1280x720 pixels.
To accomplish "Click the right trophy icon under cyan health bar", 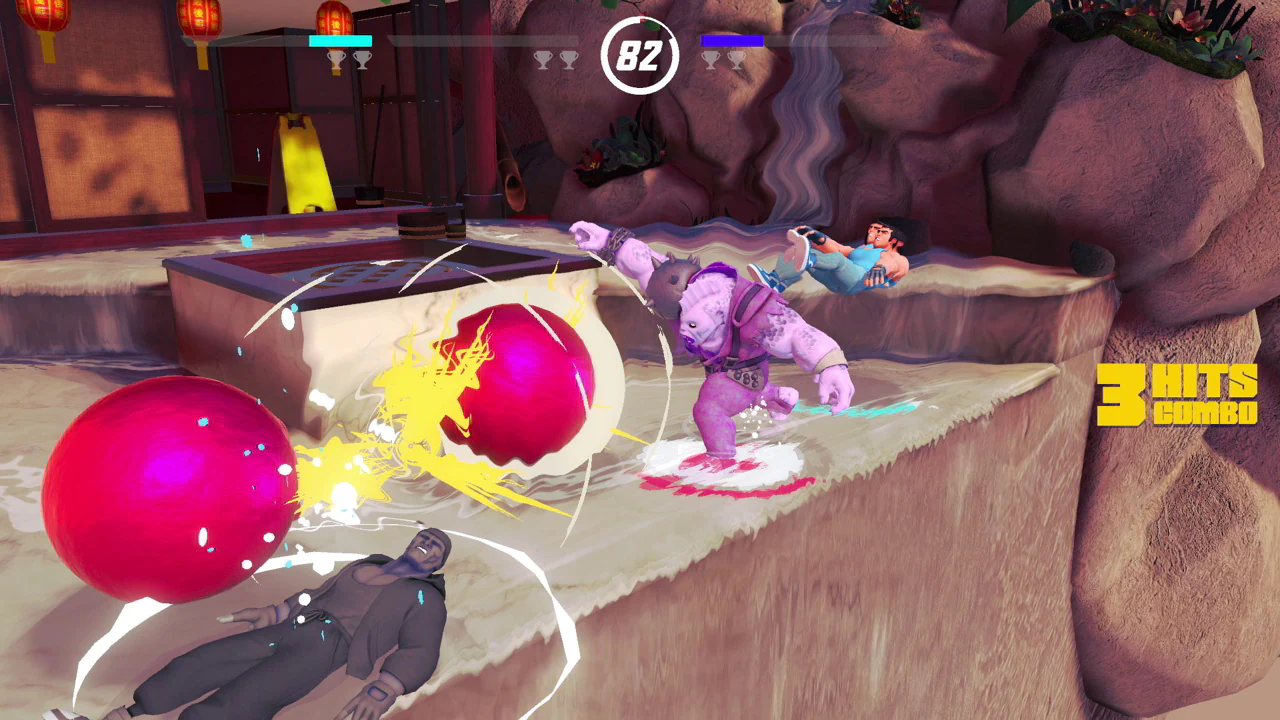I will (362, 60).
